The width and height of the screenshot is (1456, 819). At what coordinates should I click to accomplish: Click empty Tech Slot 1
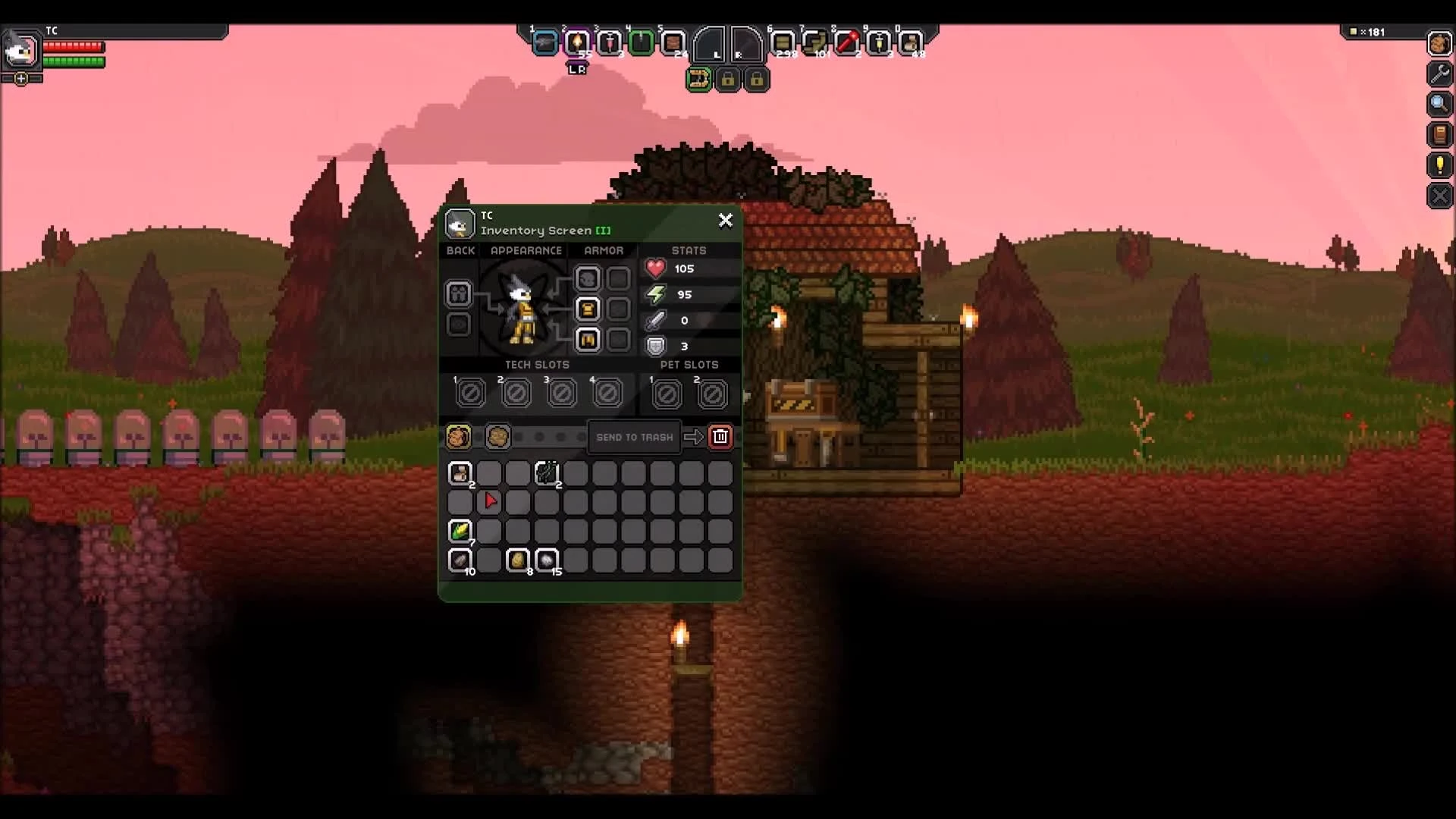click(x=470, y=392)
